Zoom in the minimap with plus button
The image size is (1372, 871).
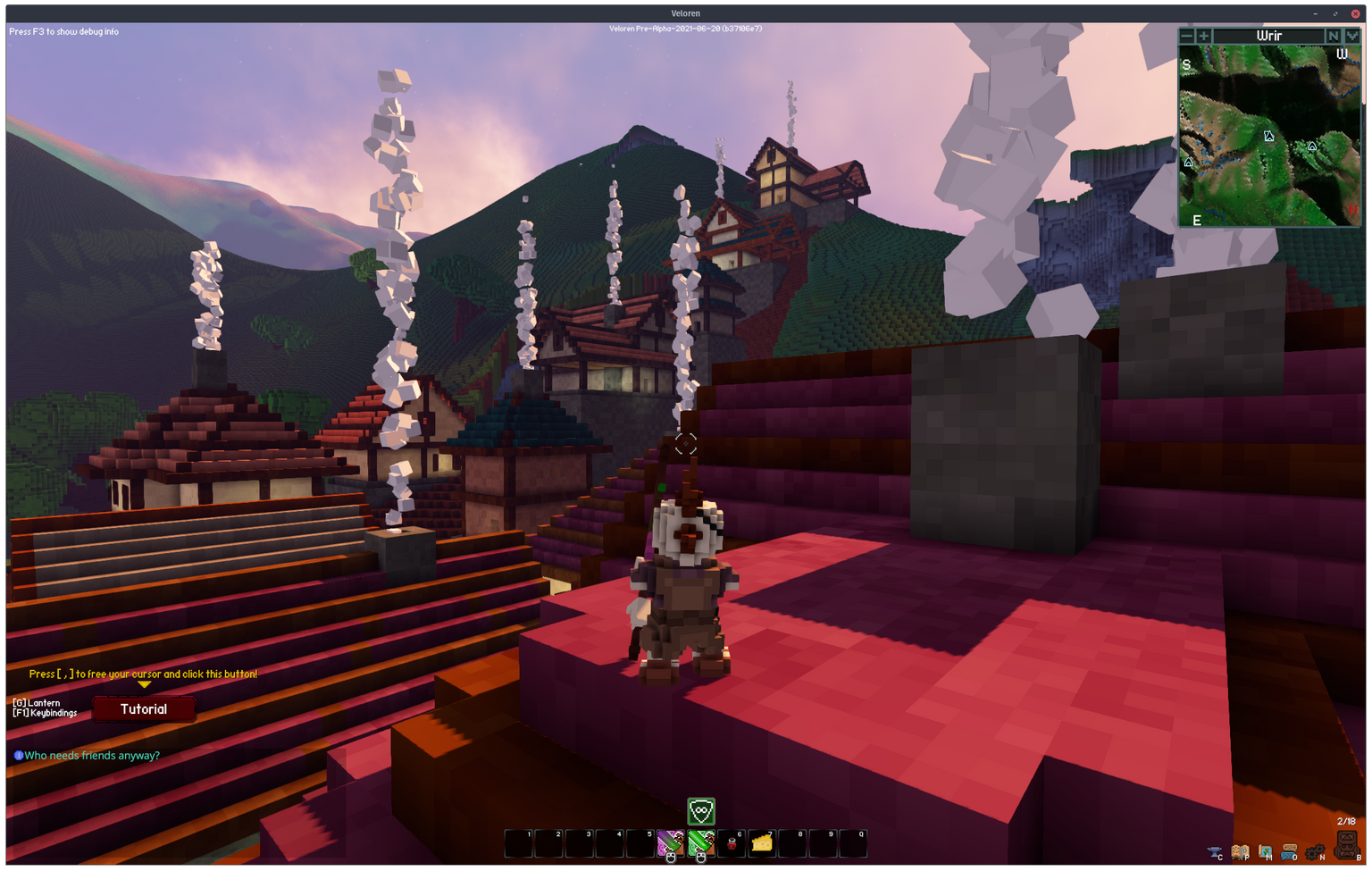[1204, 36]
